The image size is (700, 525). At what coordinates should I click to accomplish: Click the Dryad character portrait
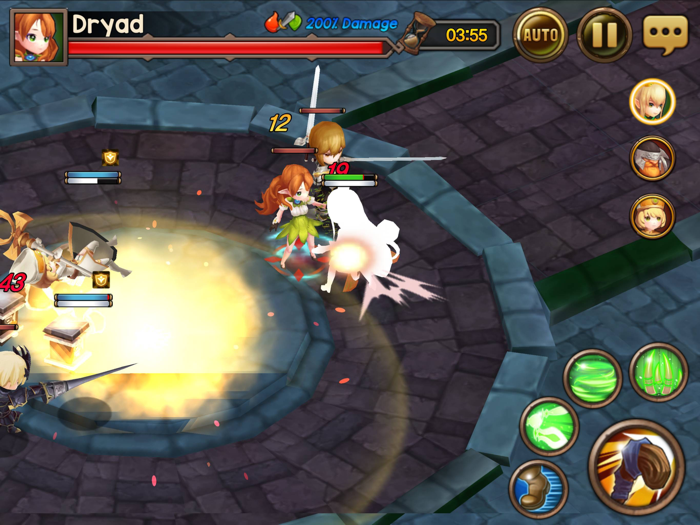pos(38,36)
